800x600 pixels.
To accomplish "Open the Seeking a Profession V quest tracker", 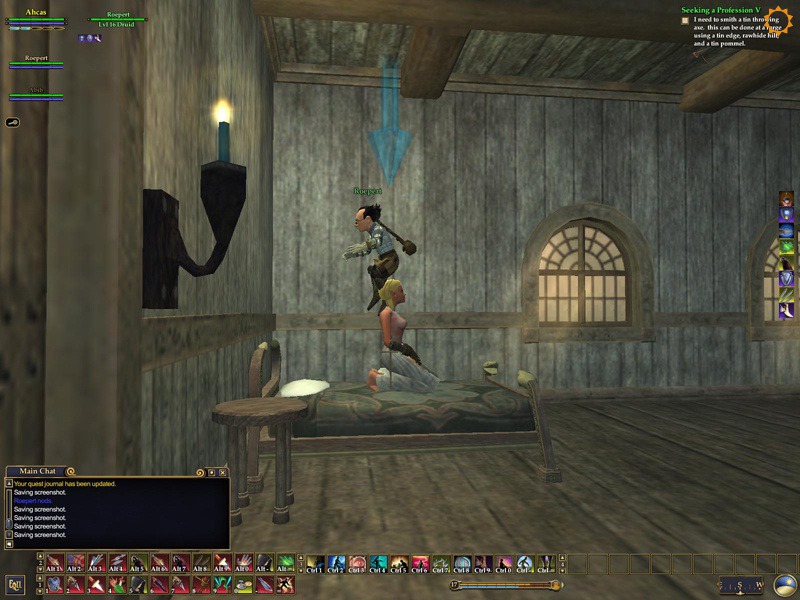I will (x=720, y=10).
